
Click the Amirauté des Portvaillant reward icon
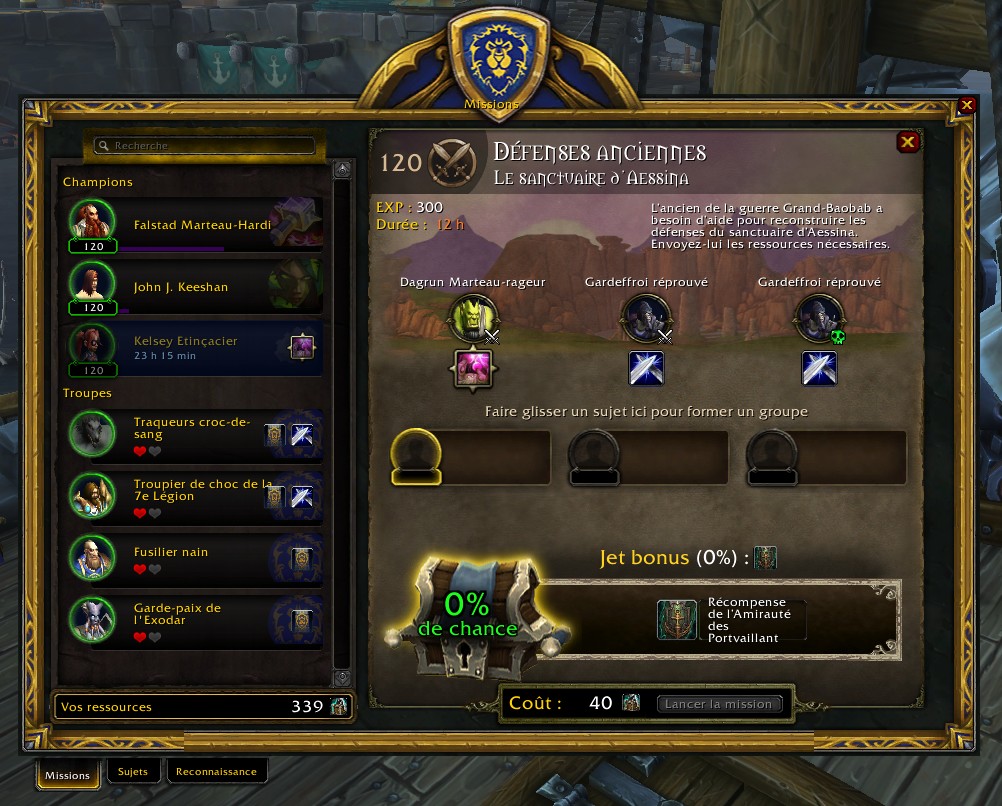tap(677, 620)
